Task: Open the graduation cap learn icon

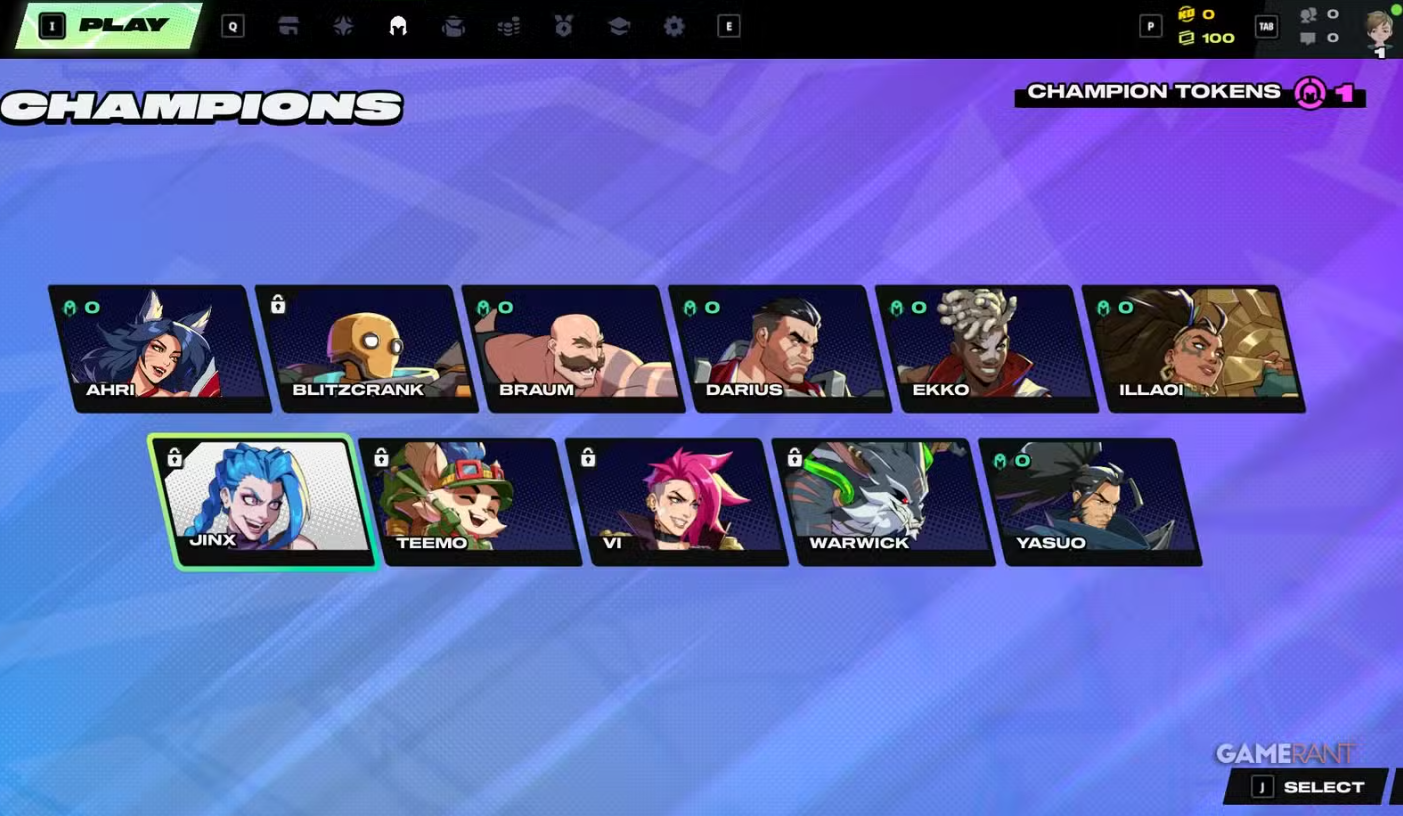Action: coord(618,26)
